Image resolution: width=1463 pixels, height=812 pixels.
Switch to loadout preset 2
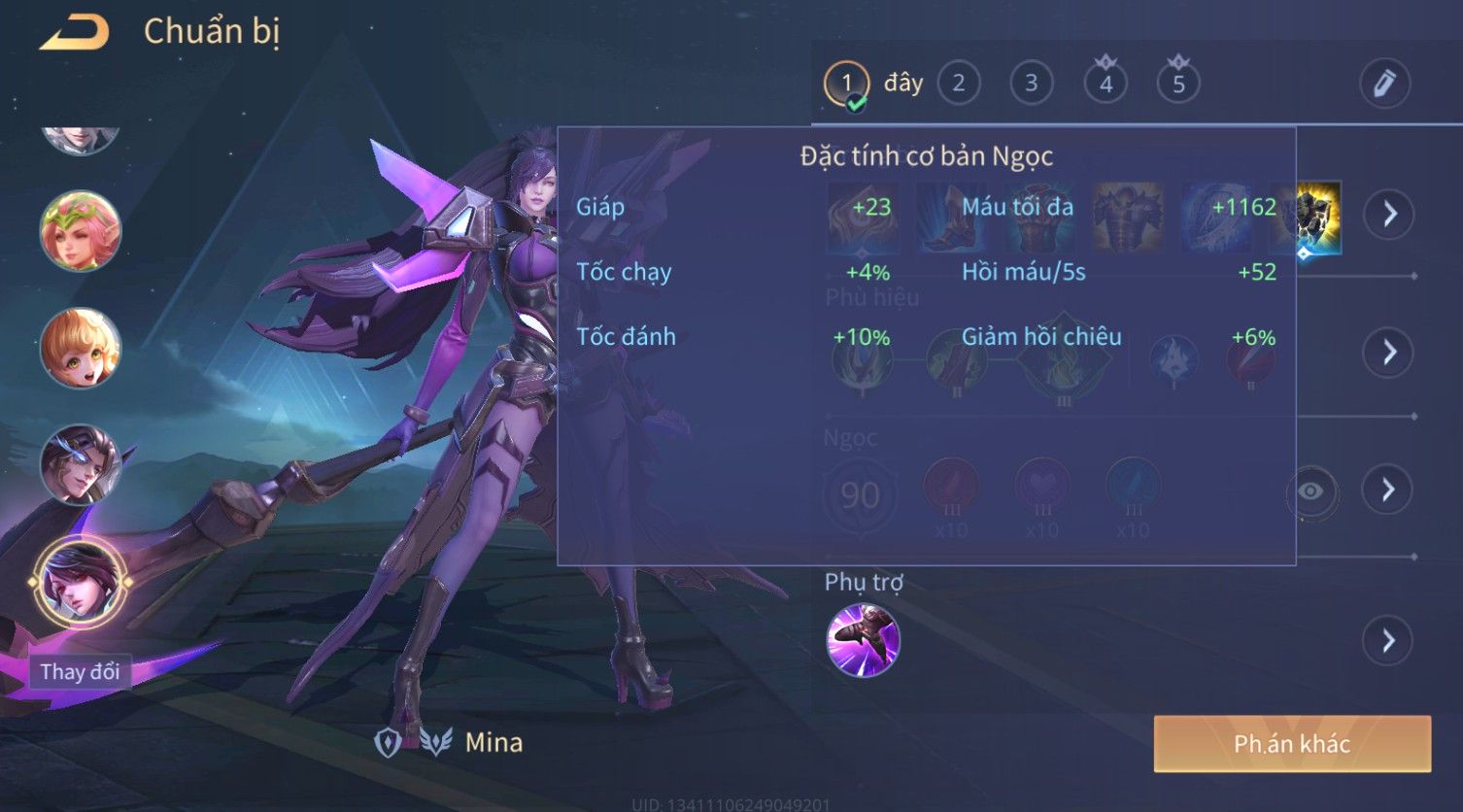(958, 85)
